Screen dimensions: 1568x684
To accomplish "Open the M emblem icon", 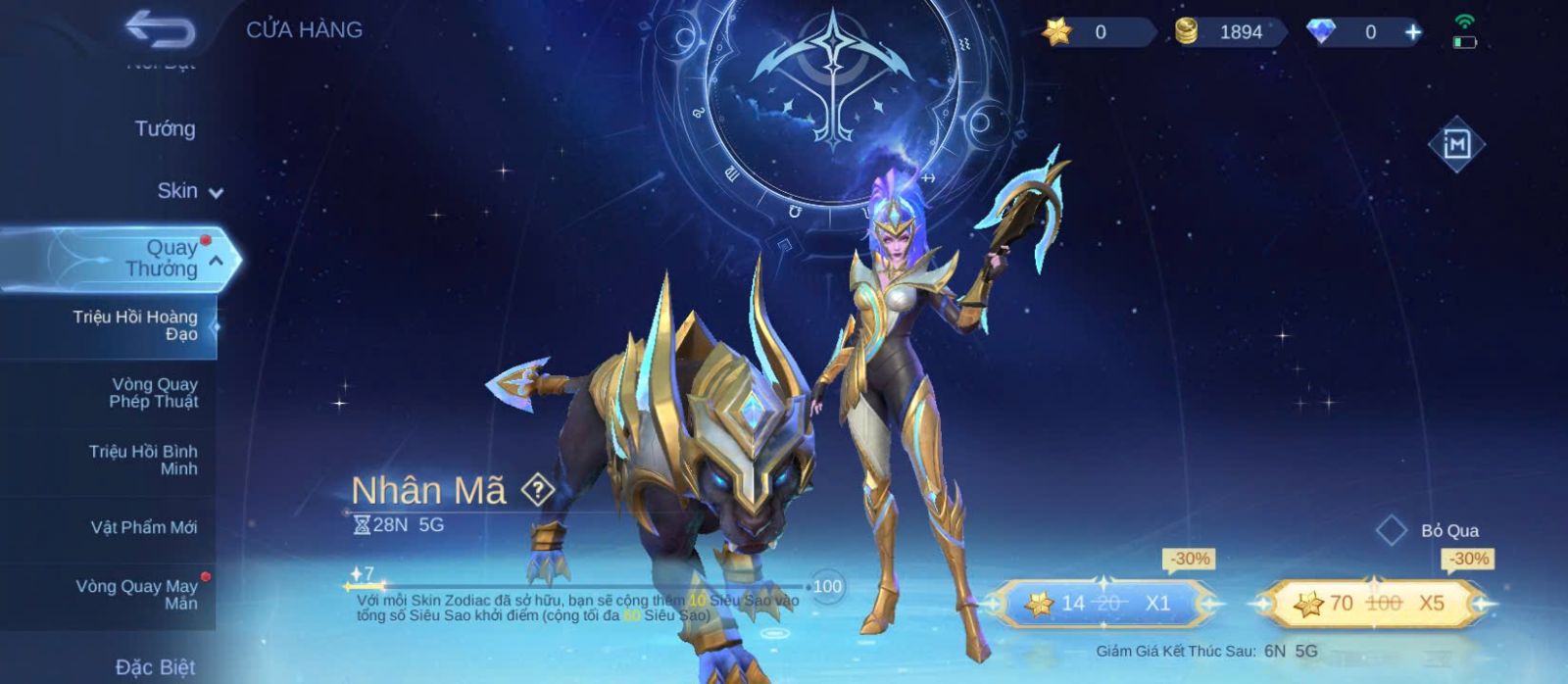I will (1456, 145).
